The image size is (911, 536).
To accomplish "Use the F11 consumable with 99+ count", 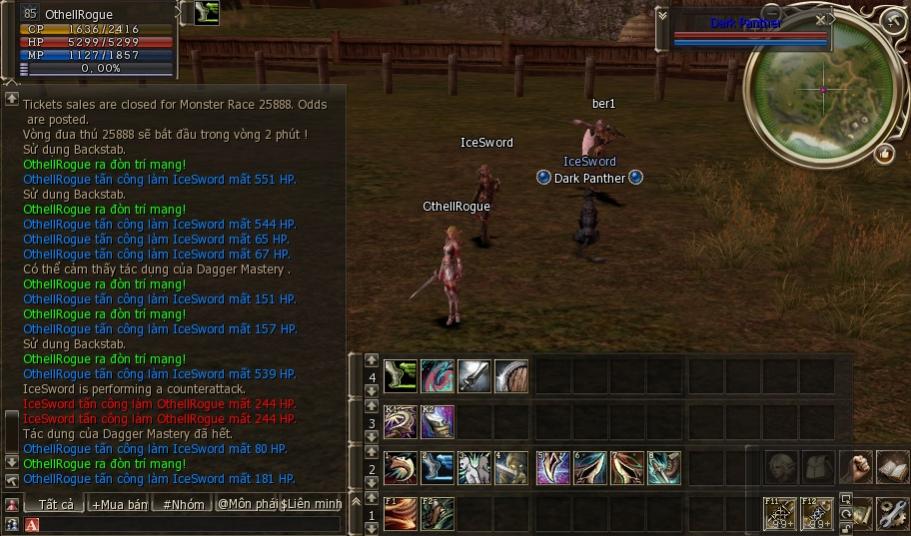I will pyautogui.click(x=780, y=513).
